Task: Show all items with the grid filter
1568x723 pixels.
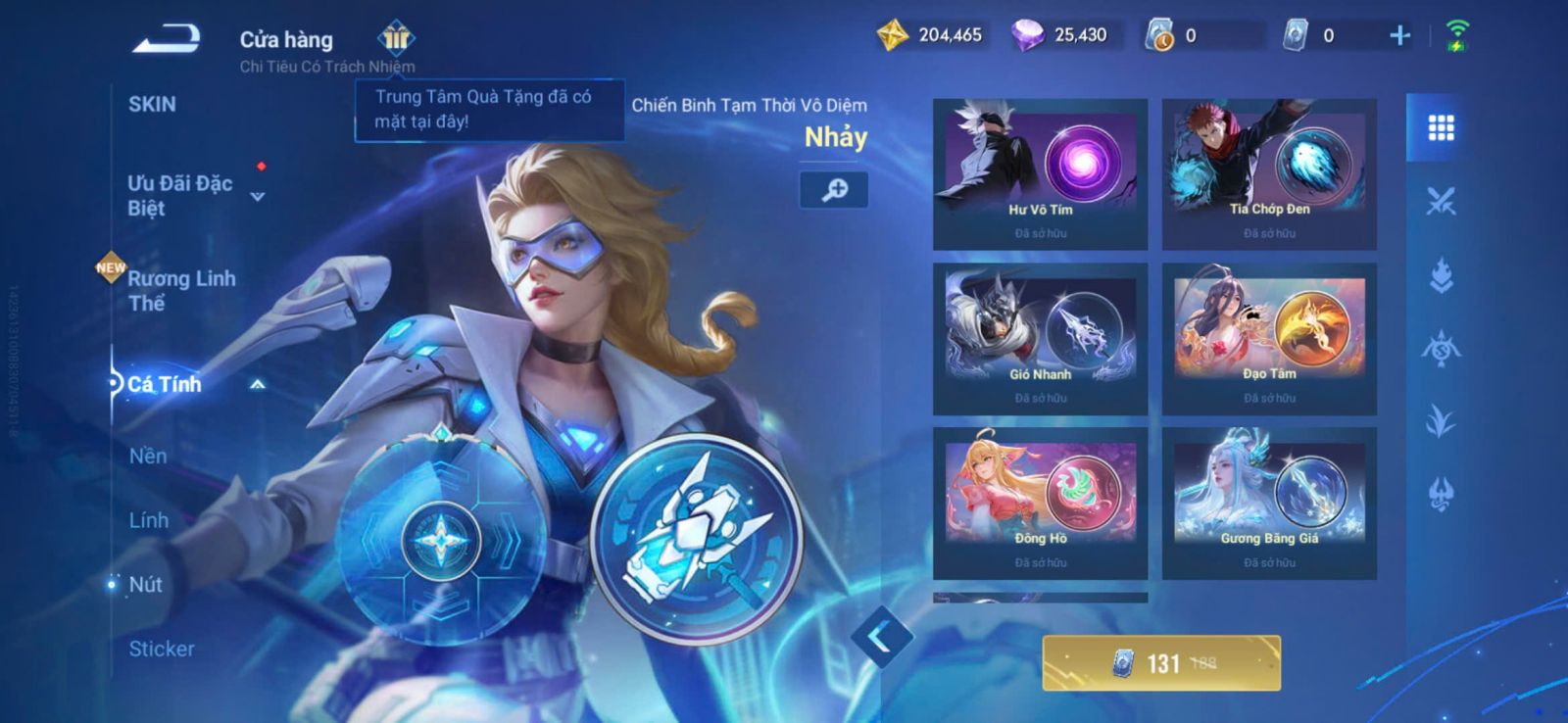Action: tap(1441, 128)
